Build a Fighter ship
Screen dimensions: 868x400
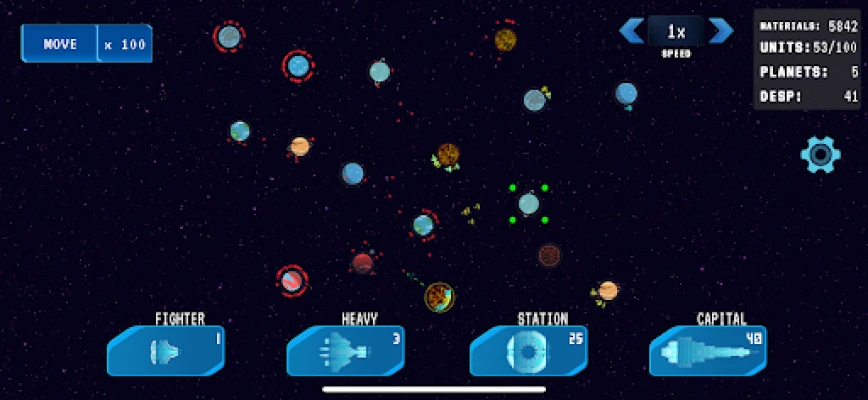(x=166, y=351)
